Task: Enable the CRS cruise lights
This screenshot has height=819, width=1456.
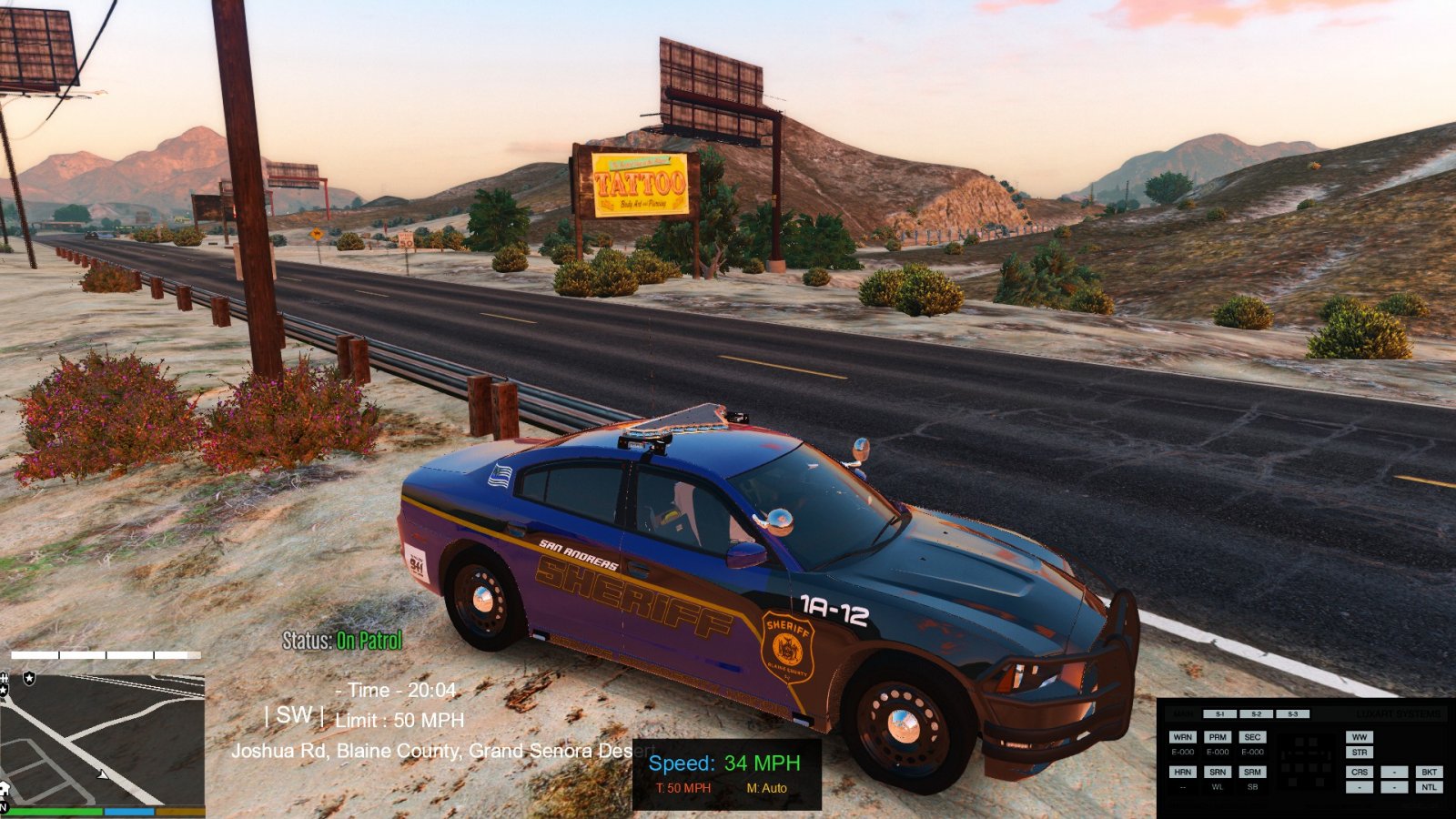Action: (x=1360, y=772)
